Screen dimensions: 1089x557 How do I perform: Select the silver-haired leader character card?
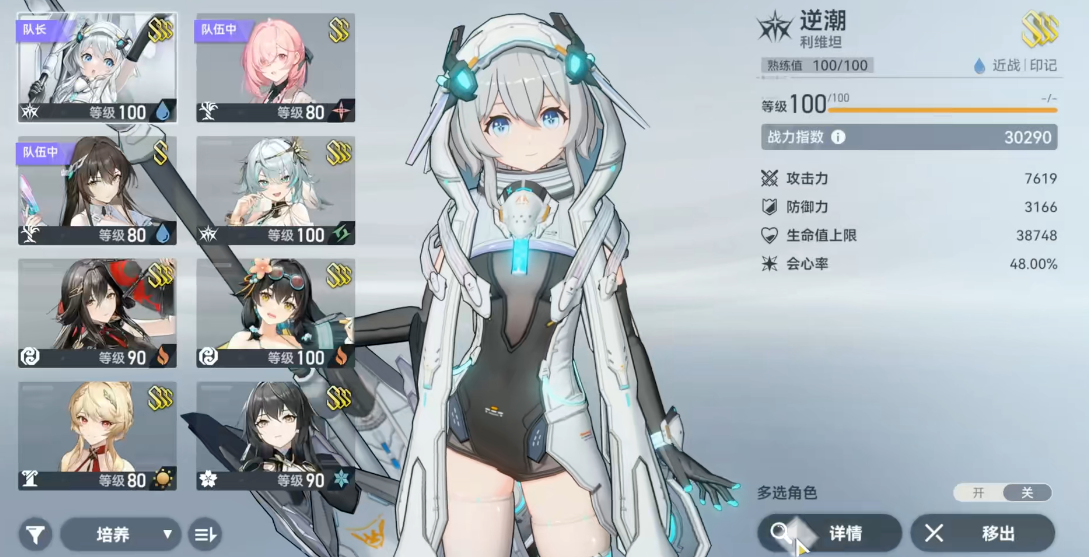(97, 68)
